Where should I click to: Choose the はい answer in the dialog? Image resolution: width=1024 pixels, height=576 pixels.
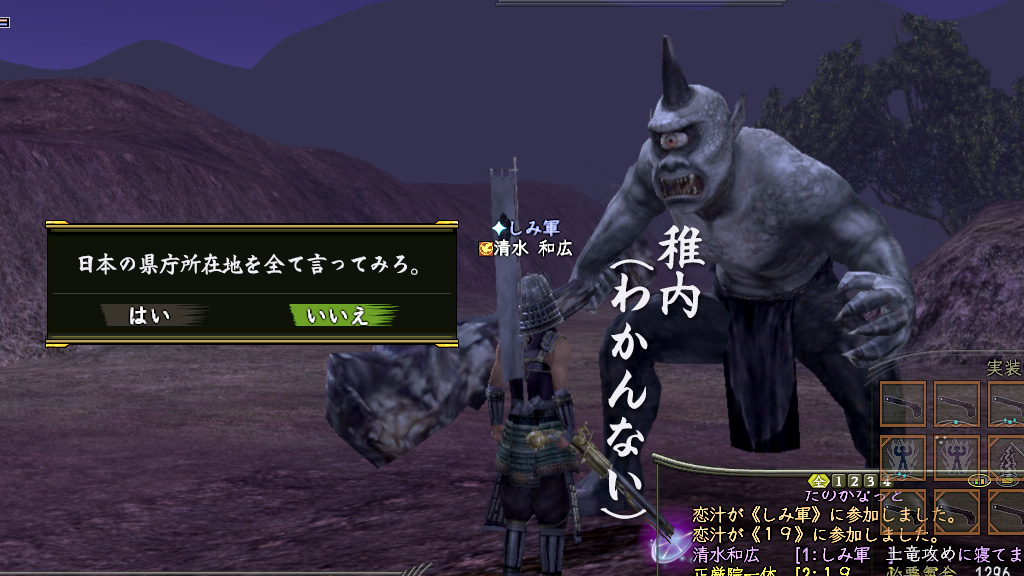[152, 316]
